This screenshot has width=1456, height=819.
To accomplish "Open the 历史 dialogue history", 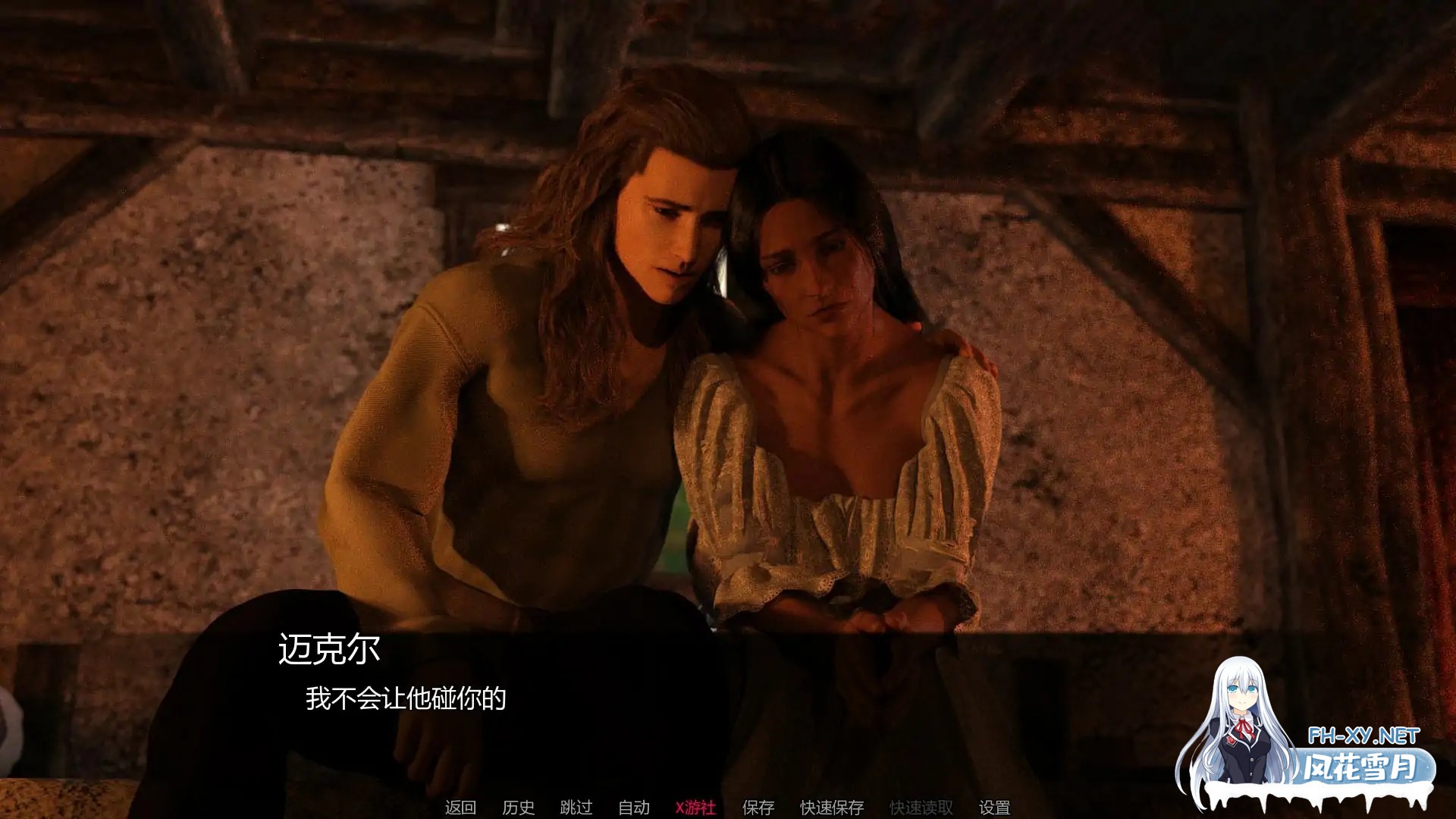I will point(519,808).
